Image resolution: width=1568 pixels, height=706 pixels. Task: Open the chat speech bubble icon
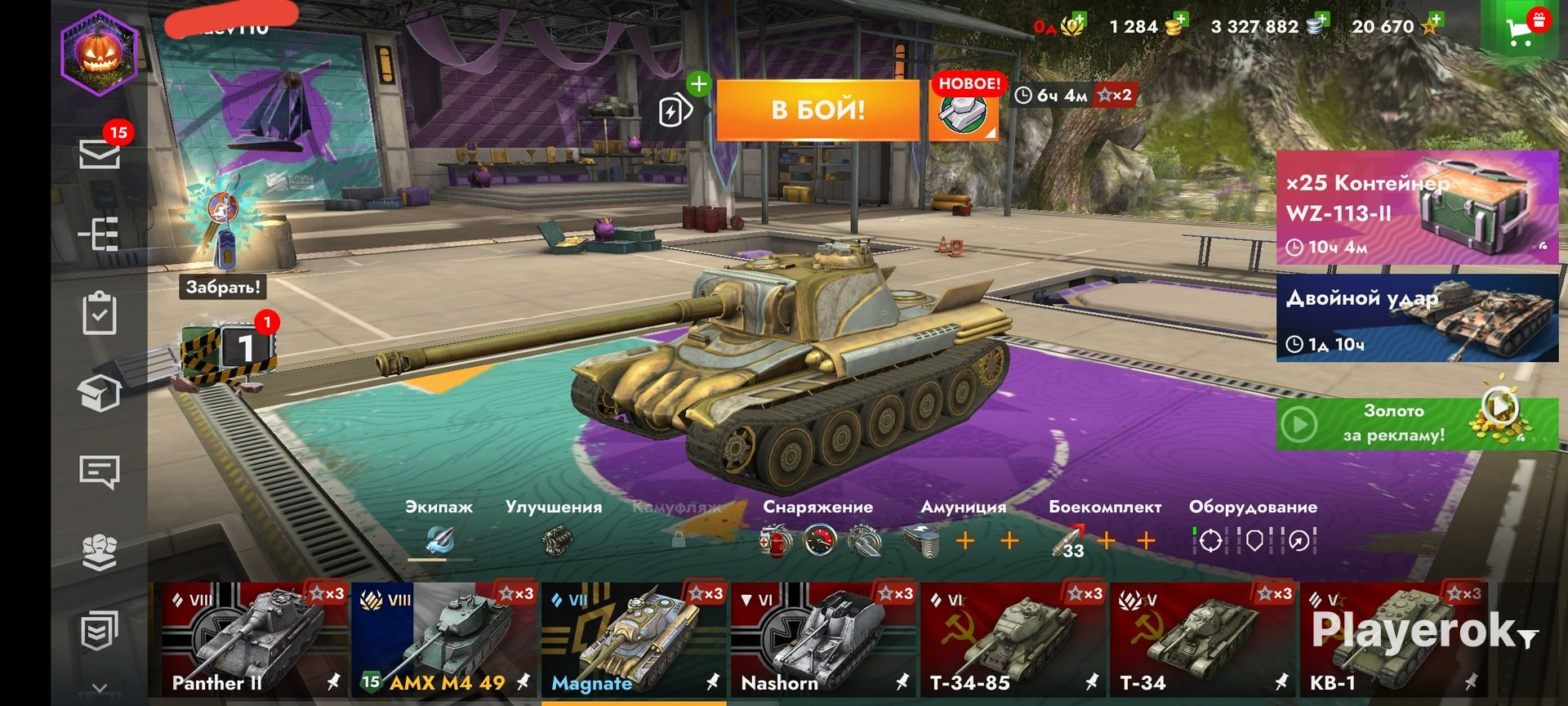point(99,471)
